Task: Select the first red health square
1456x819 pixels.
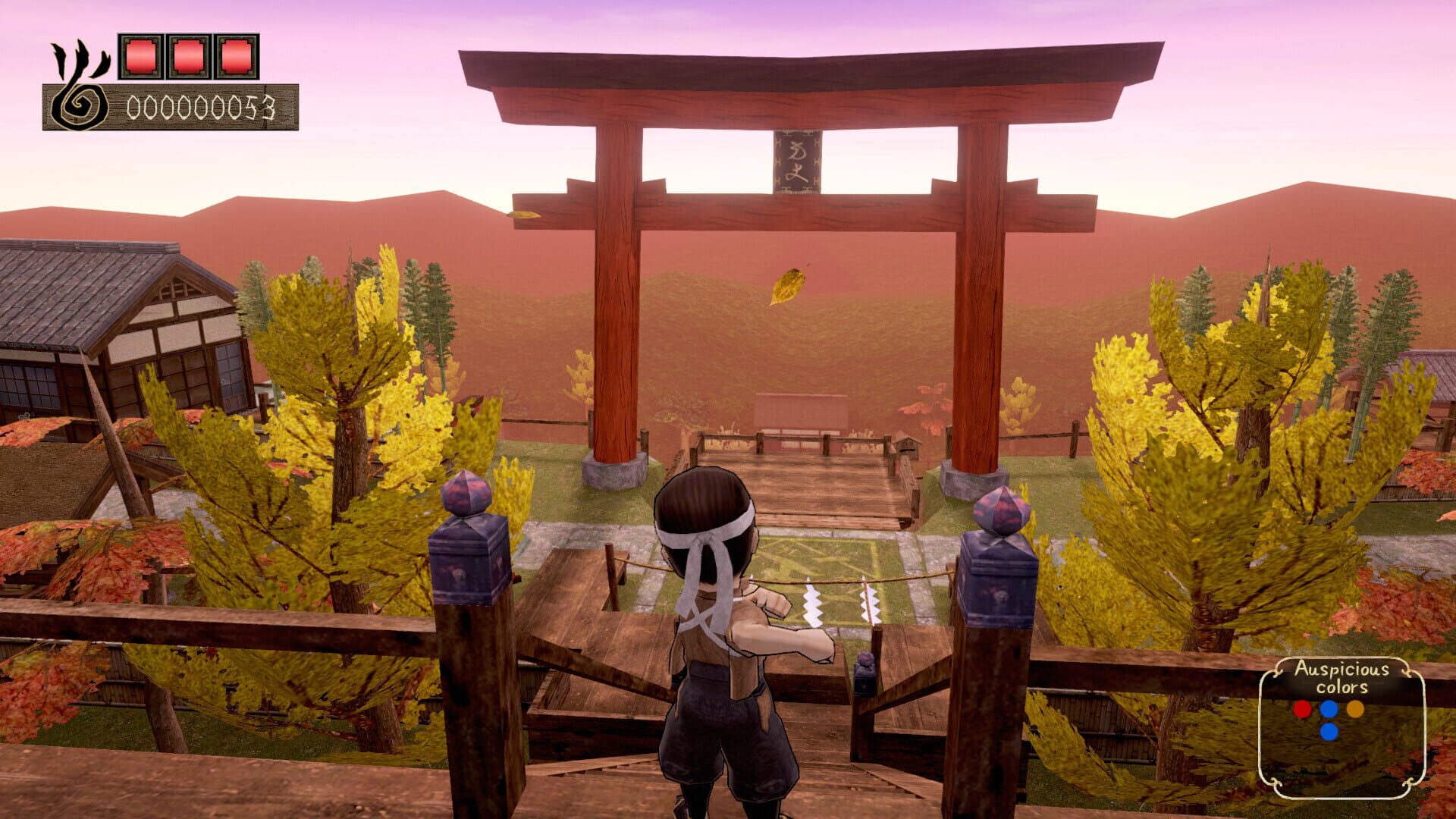Action: tap(140, 55)
